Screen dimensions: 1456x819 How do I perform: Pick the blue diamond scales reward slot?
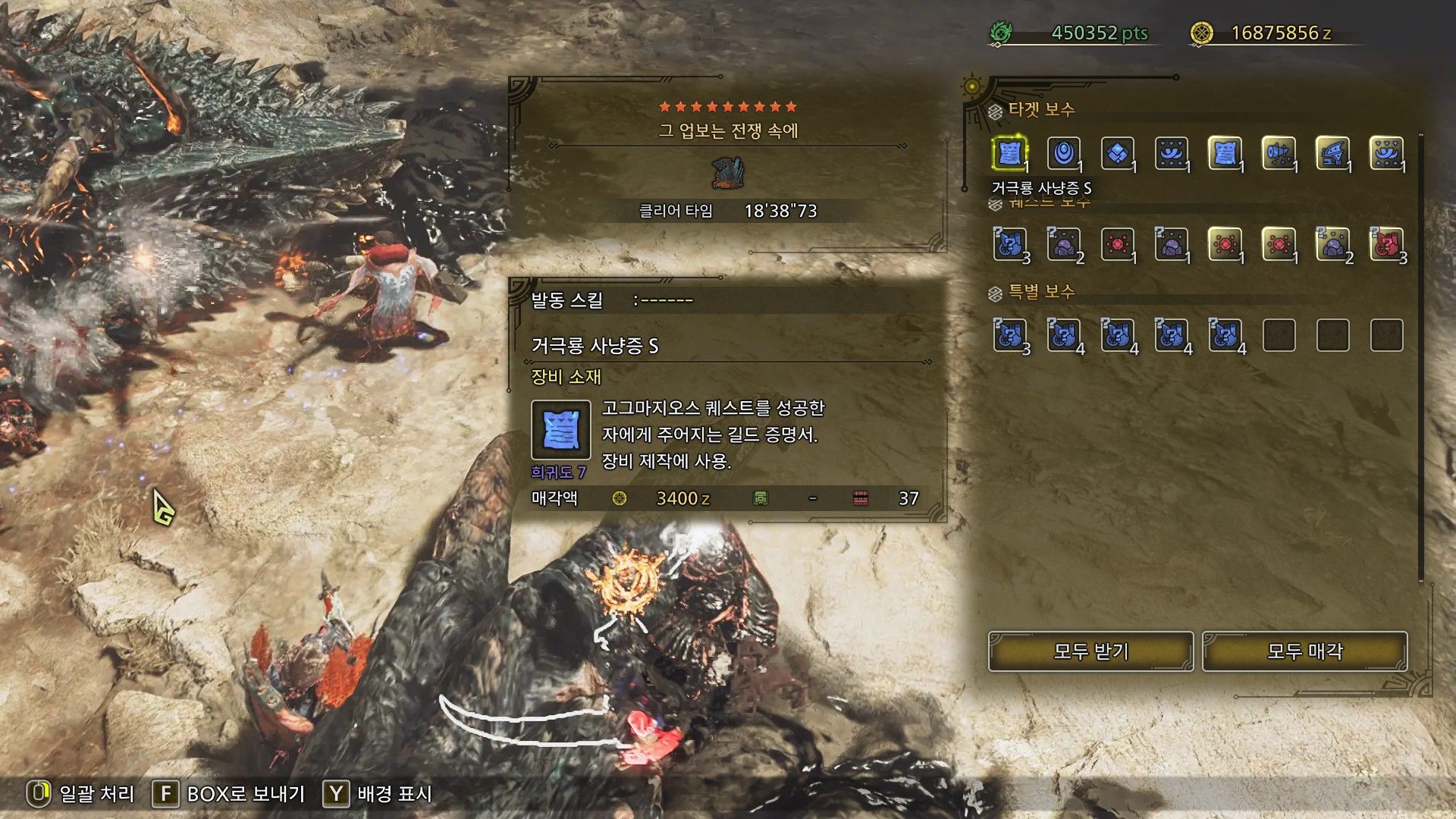coord(1117,154)
